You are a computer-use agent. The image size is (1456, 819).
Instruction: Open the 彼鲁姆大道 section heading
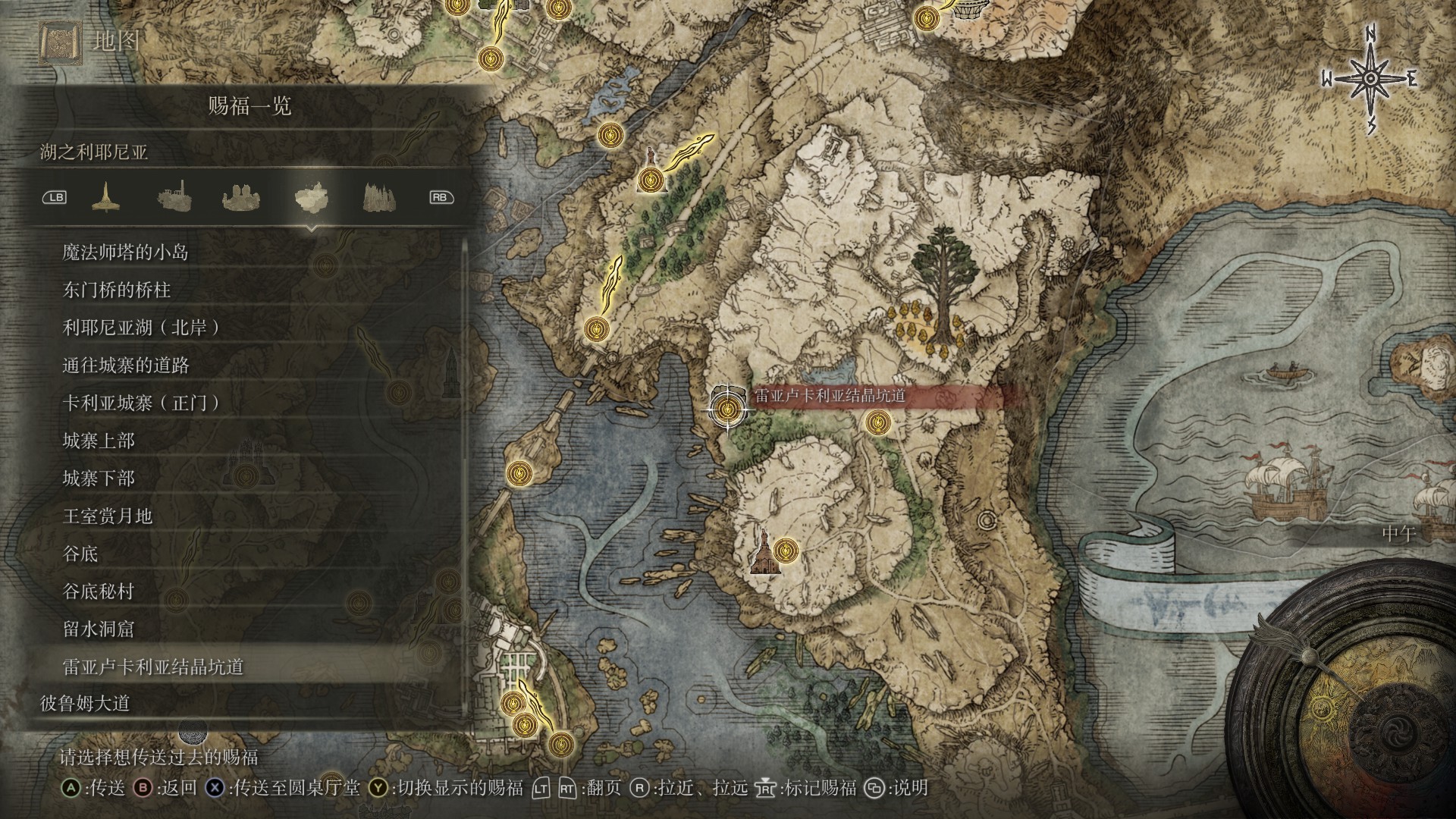tap(85, 704)
